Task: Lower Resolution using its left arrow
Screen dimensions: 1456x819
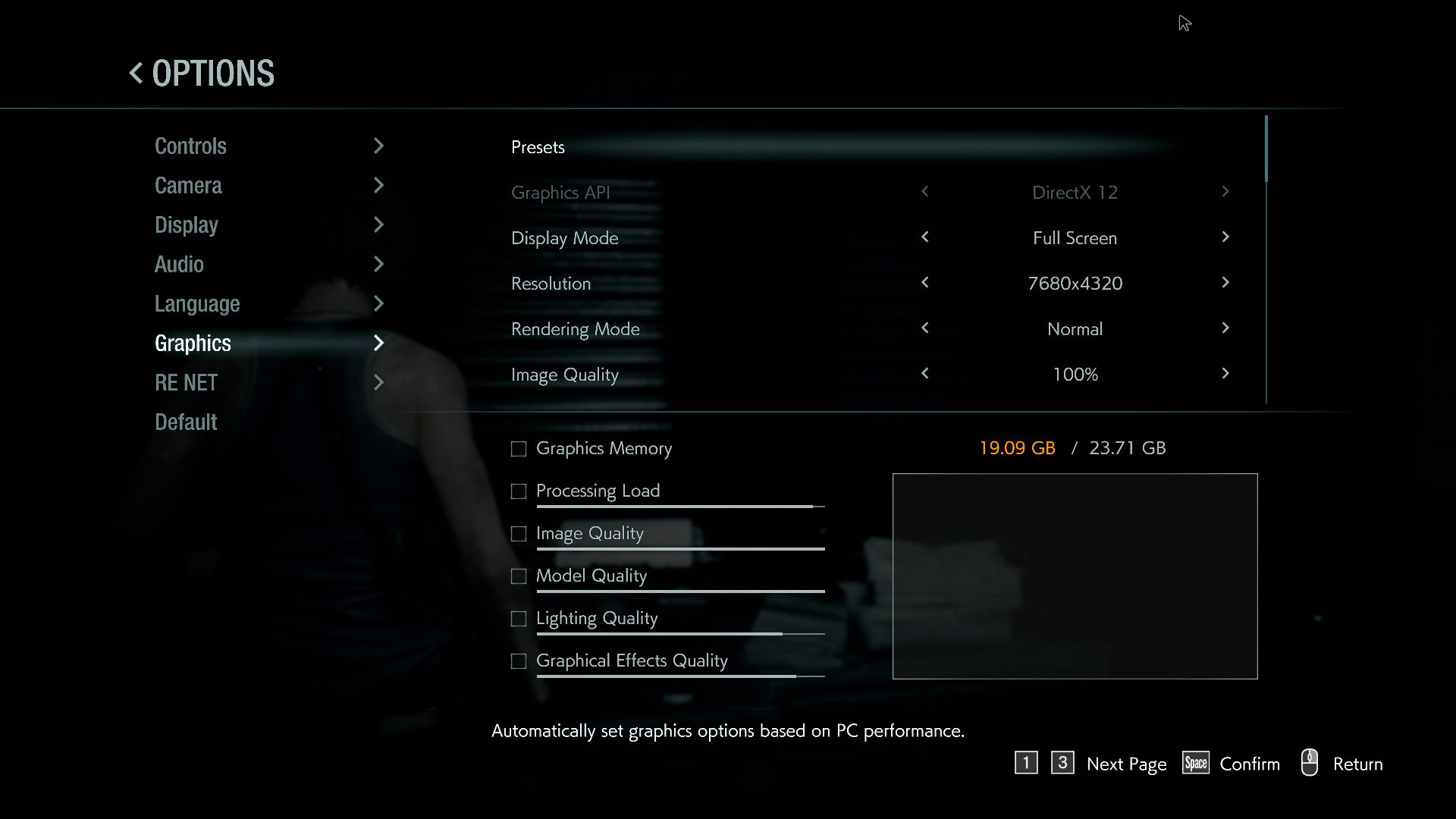Action: click(x=925, y=283)
